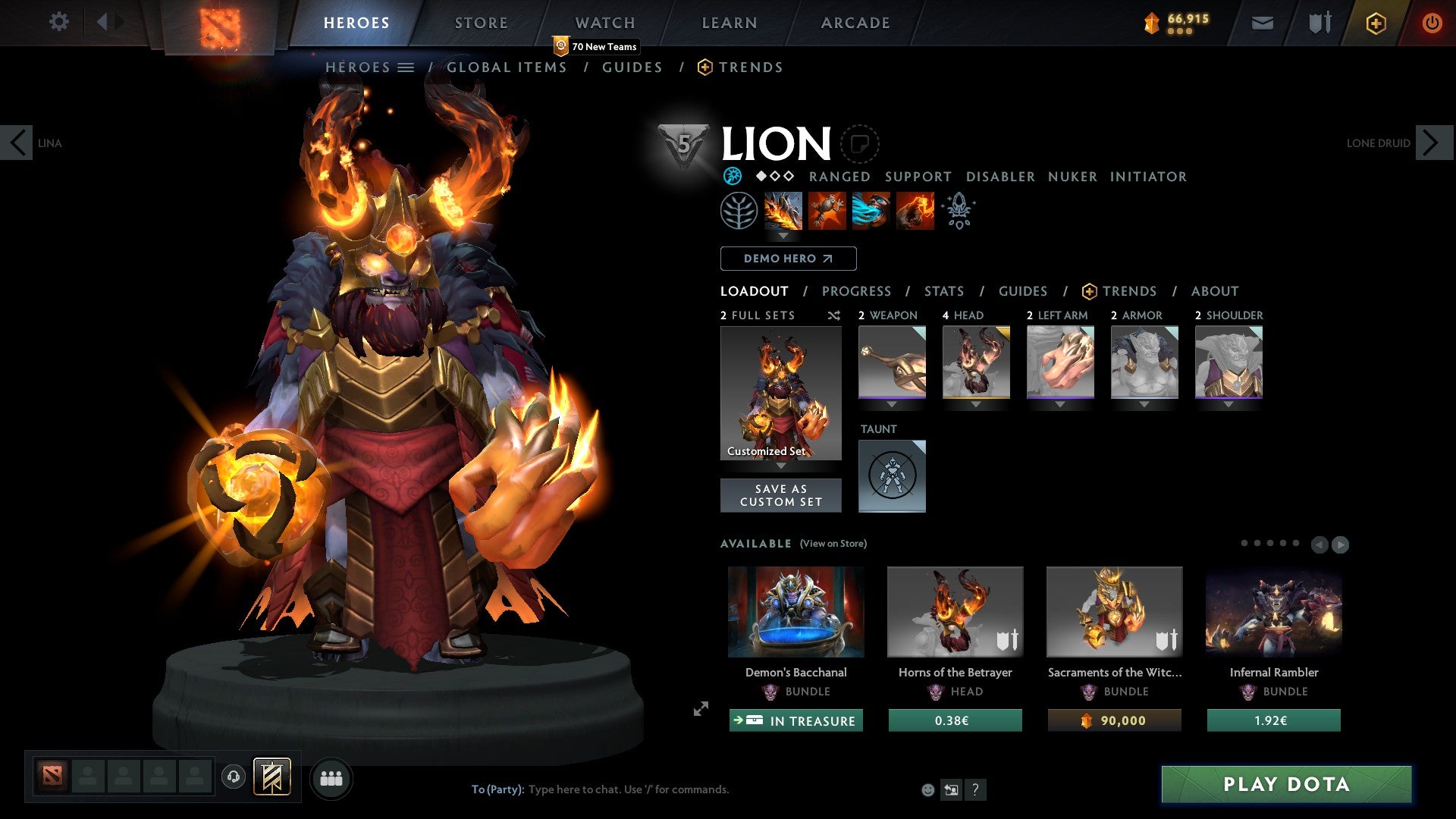The height and width of the screenshot is (819, 1456).
Task: Open the Dota Plus shield icon
Action: 1376,23
